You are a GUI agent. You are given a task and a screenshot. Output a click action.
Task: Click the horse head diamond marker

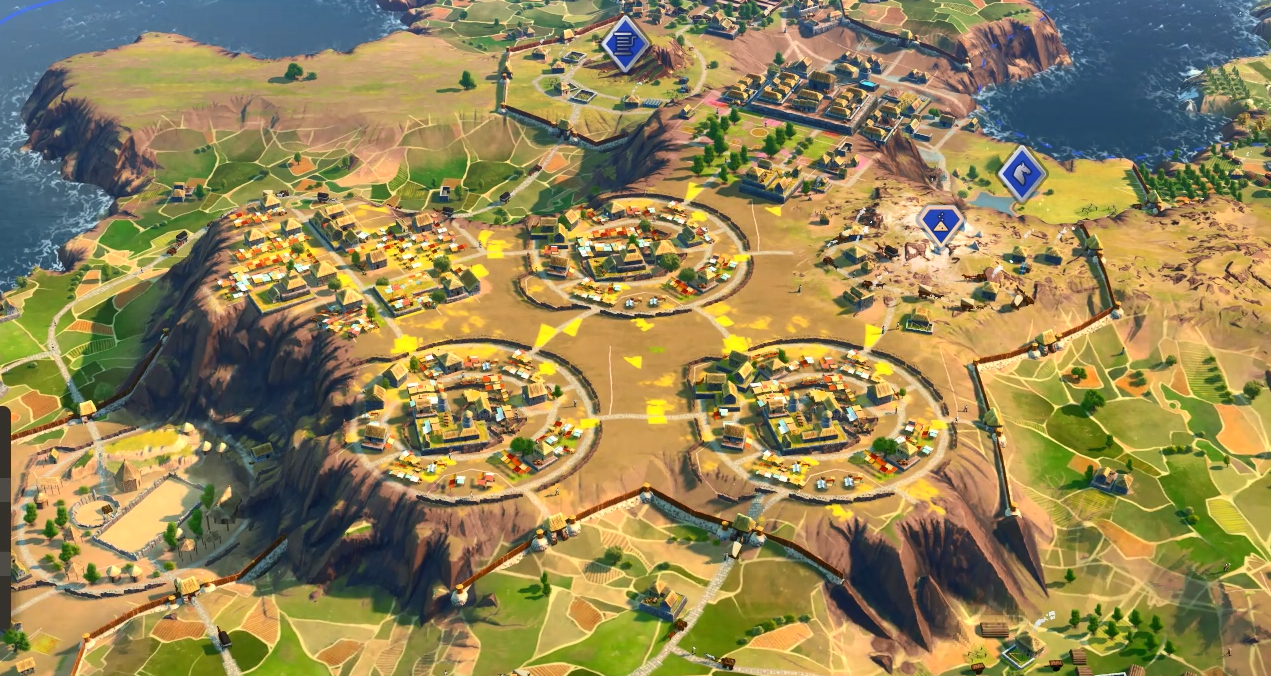pyautogui.click(x=1021, y=172)
